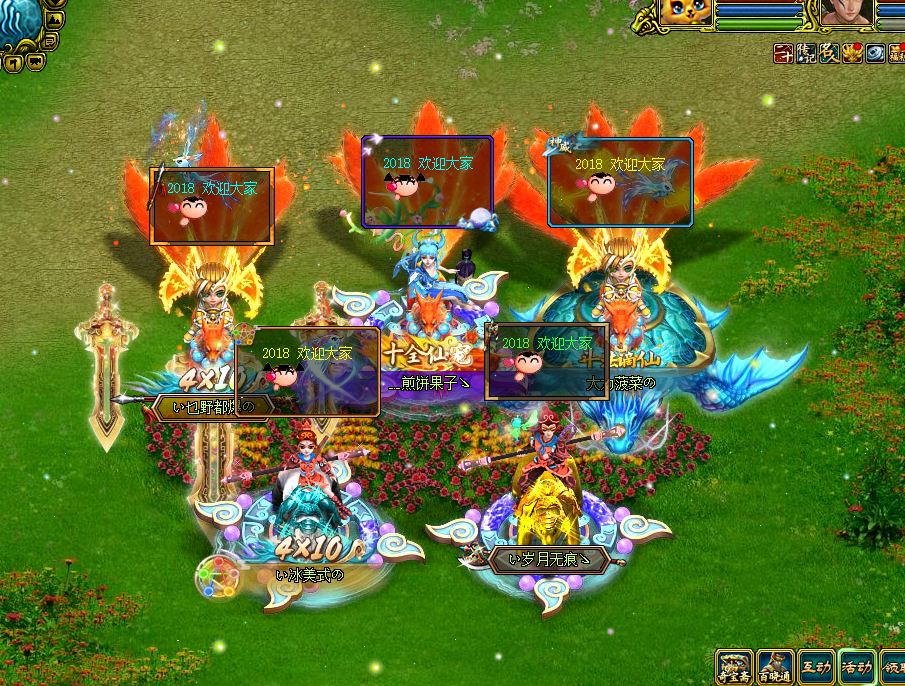Image resolution: width=905 pixels, height=686 pixels.
Task: Open the 名人 celebrity icon
Action: [x=829, y=54]
